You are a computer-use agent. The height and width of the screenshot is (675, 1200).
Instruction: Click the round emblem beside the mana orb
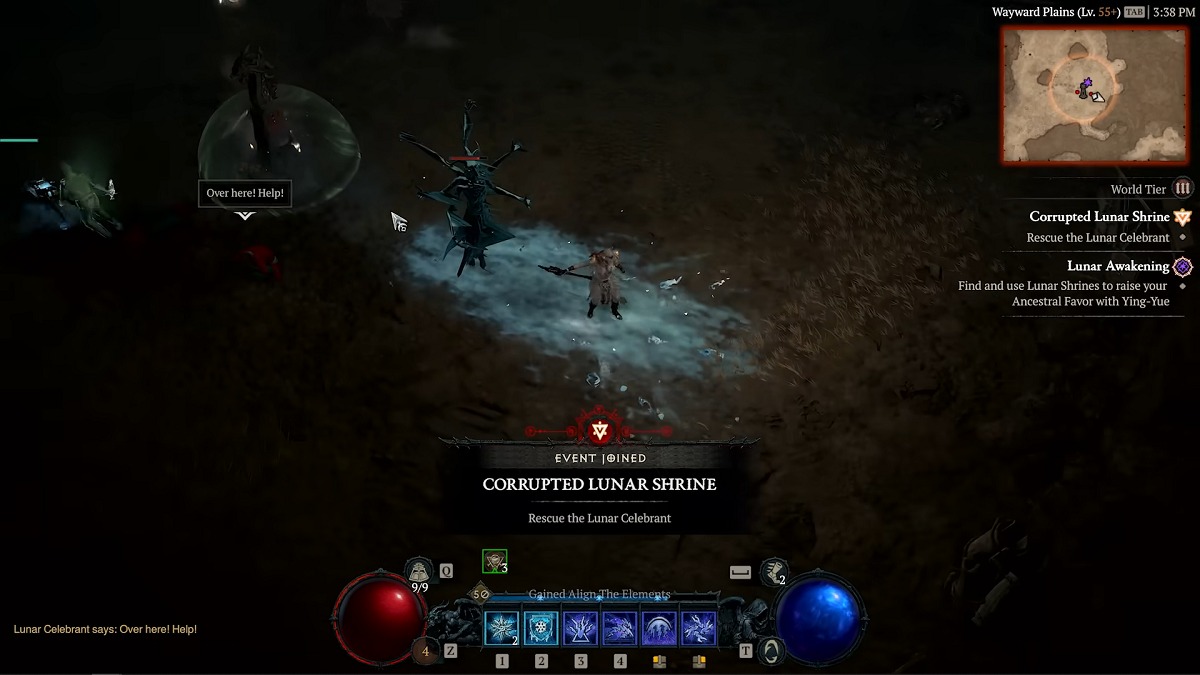click(x=771, y=651)
